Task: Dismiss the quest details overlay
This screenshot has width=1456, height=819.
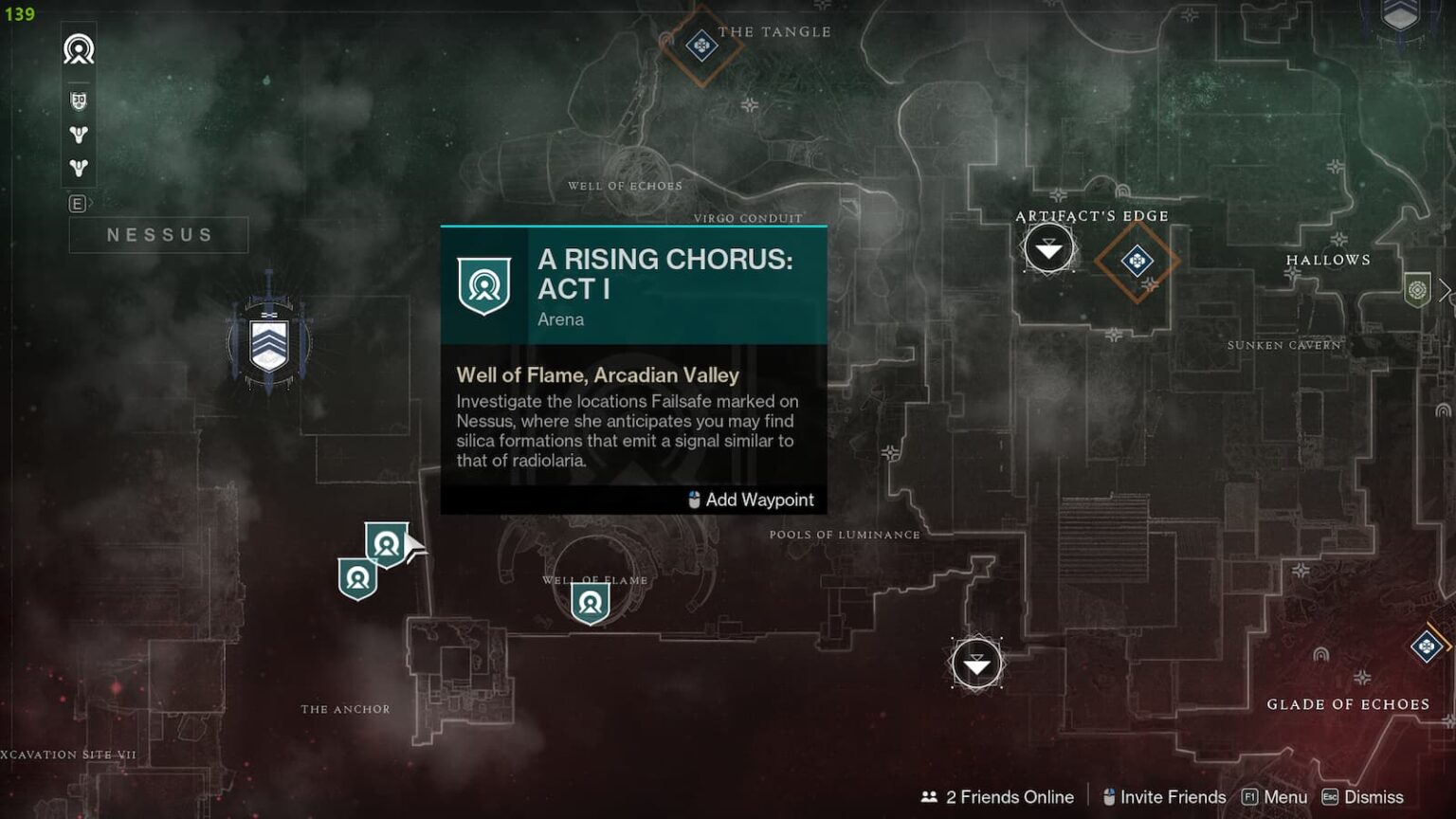Action: [x=1374, y=797]
